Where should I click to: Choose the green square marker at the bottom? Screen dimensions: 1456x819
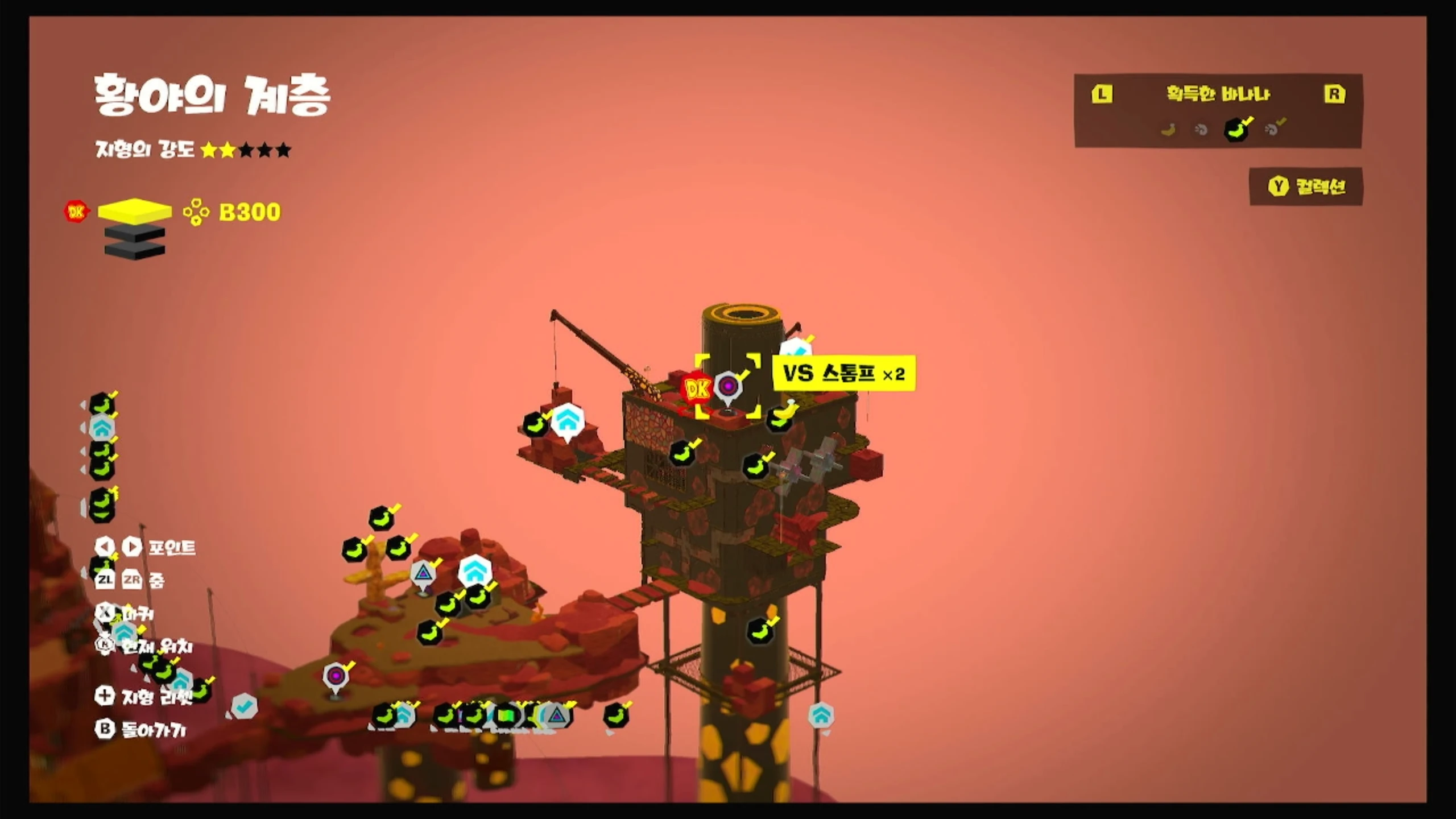click(x=506, y=715)
